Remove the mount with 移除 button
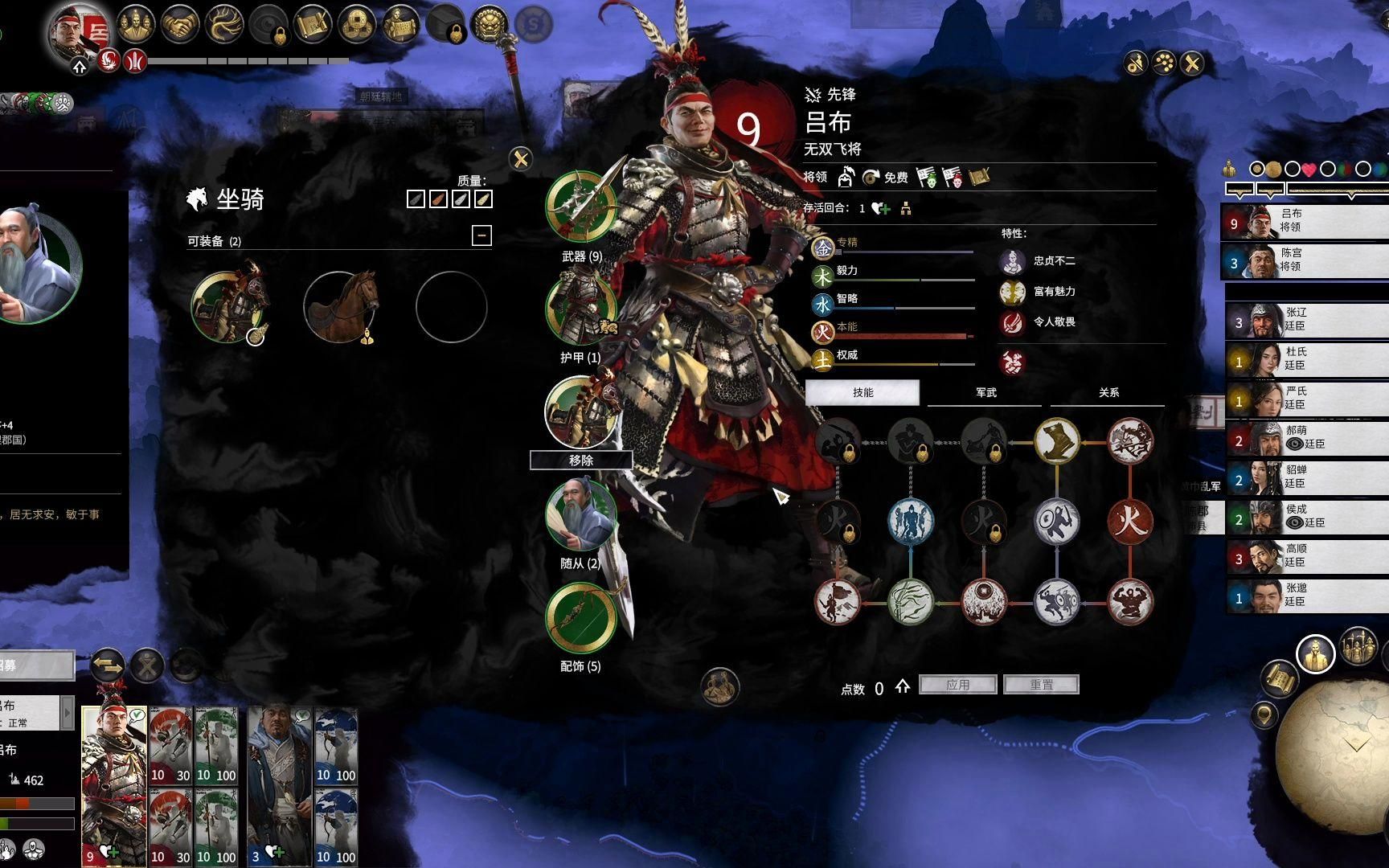The image size is (1389, 868). tap(580, 461)
